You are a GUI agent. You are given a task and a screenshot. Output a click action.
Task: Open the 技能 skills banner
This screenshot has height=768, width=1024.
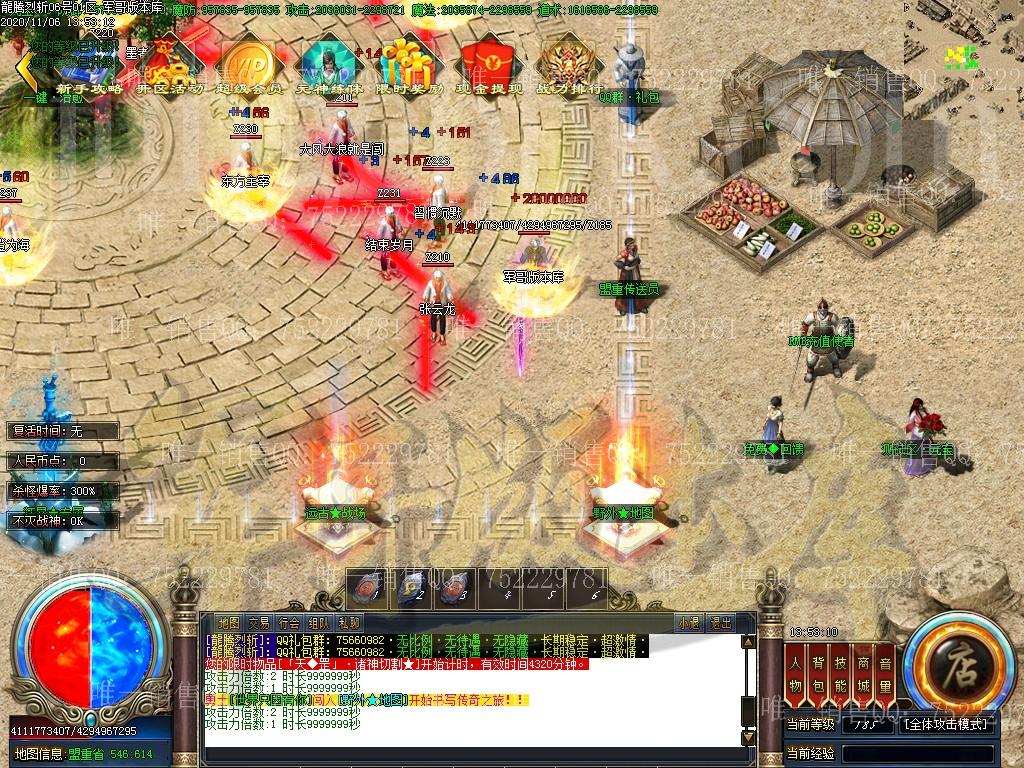(x=841, y=674)
